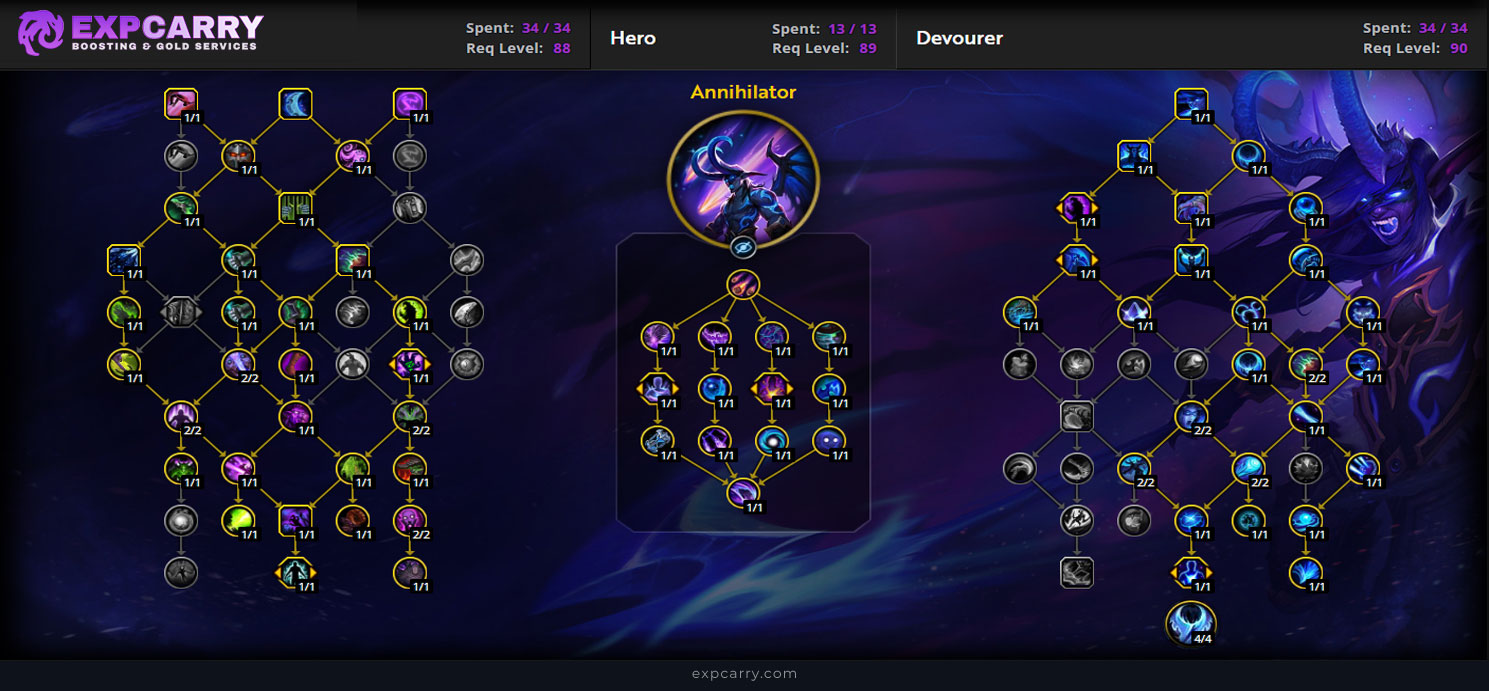Select the red-eyed dark face talent node

click(238, 155)
